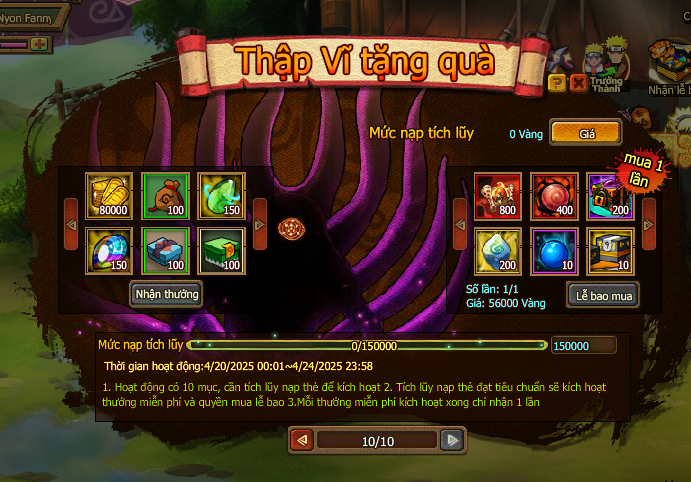Choose the golden black treasure chest item
This screenshot has width=691, height=482.
coord(609,248)
